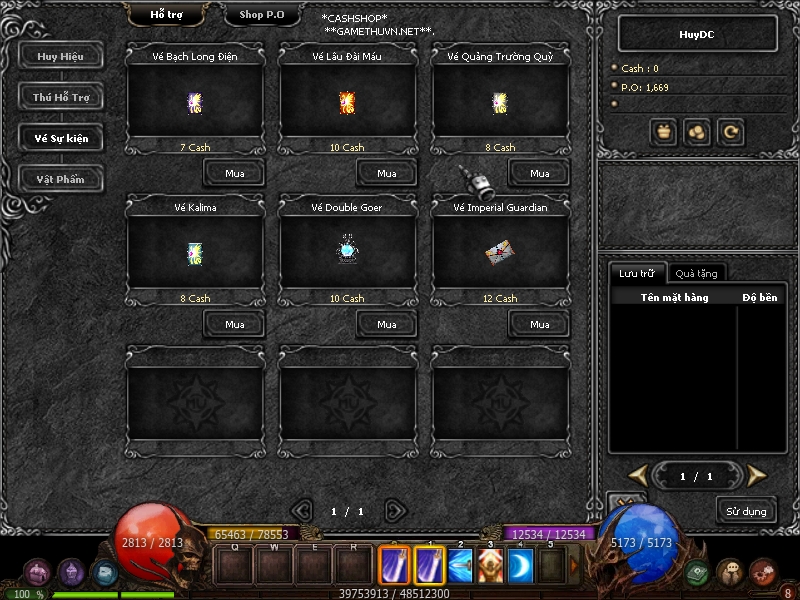This screenshot has height=600, width=800.
Task: Click the Sử dụng button
Action: (746, 511)
